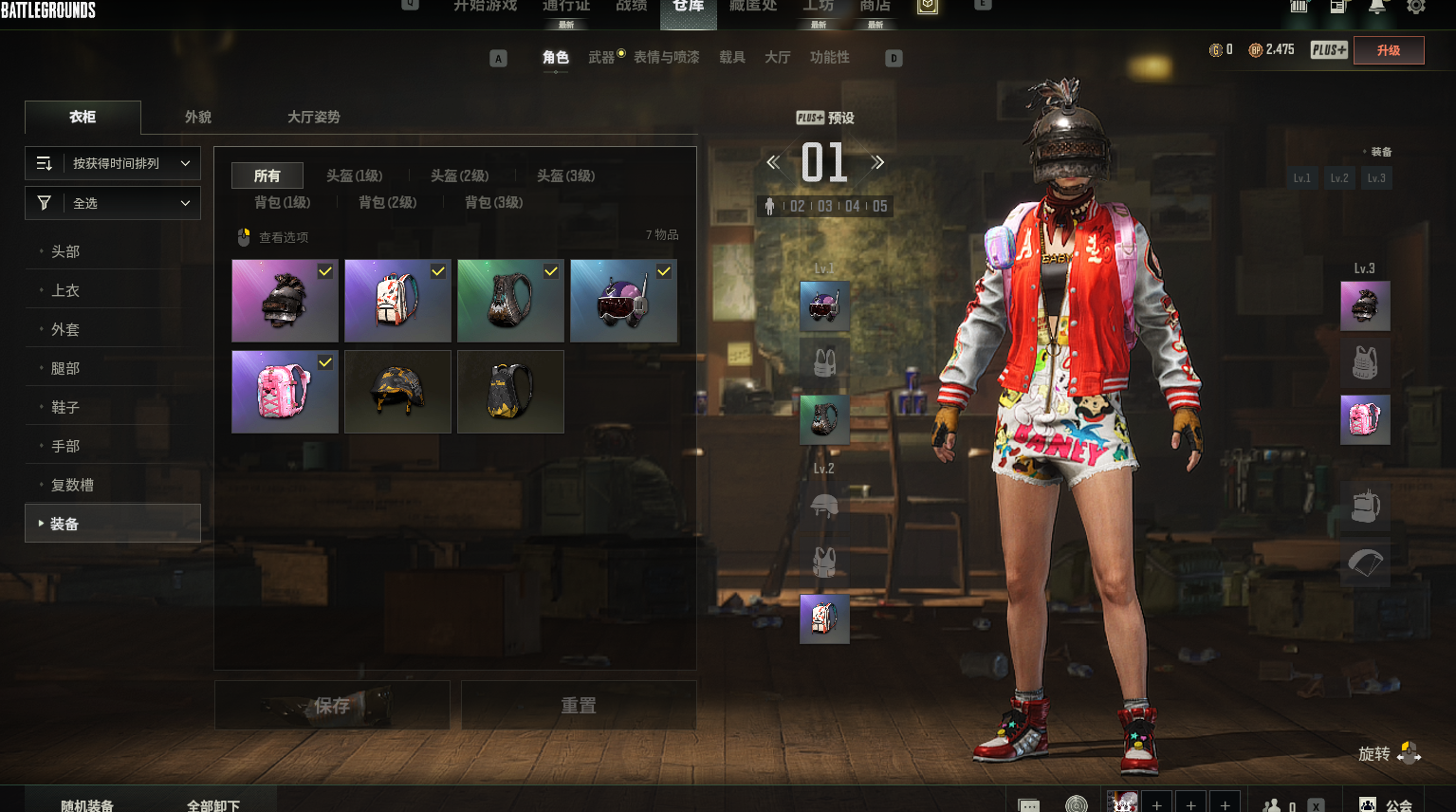Choose the 上衣 category
Screen dimensions: 1456x812
tap(65, 290)
